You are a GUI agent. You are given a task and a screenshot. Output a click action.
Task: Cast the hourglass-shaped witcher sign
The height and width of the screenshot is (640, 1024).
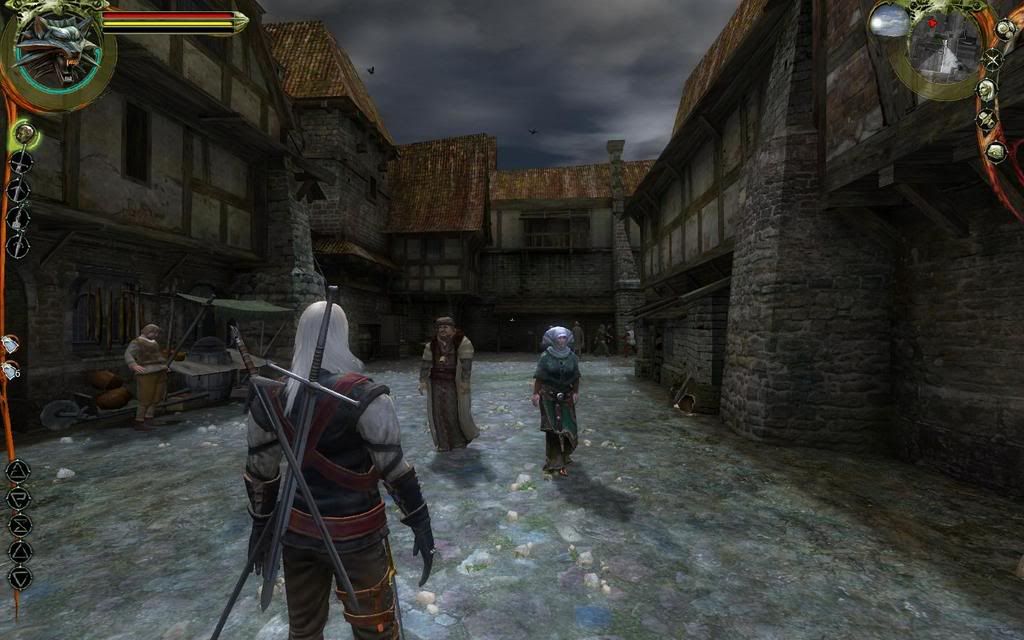pos(19,524)
